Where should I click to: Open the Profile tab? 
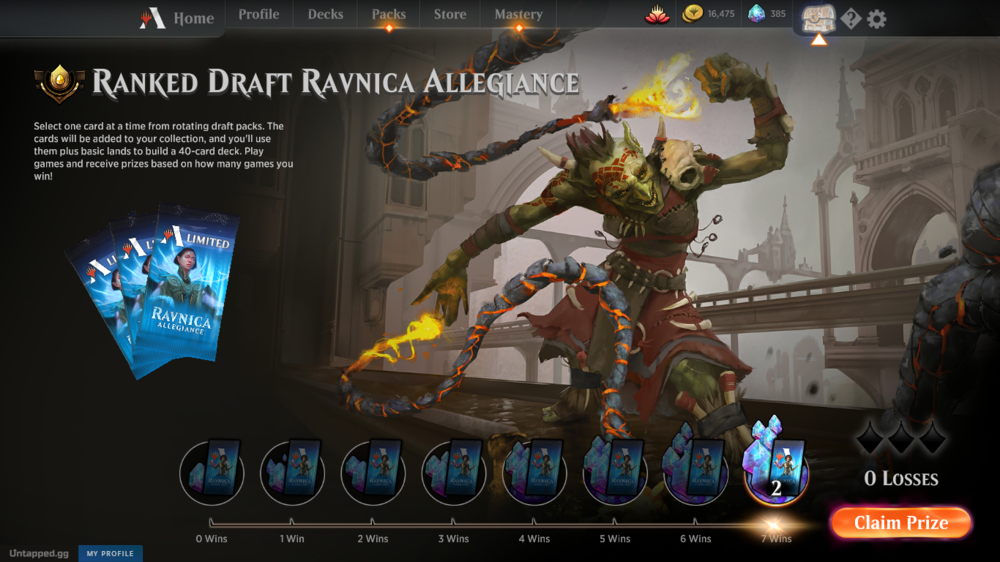259,15
